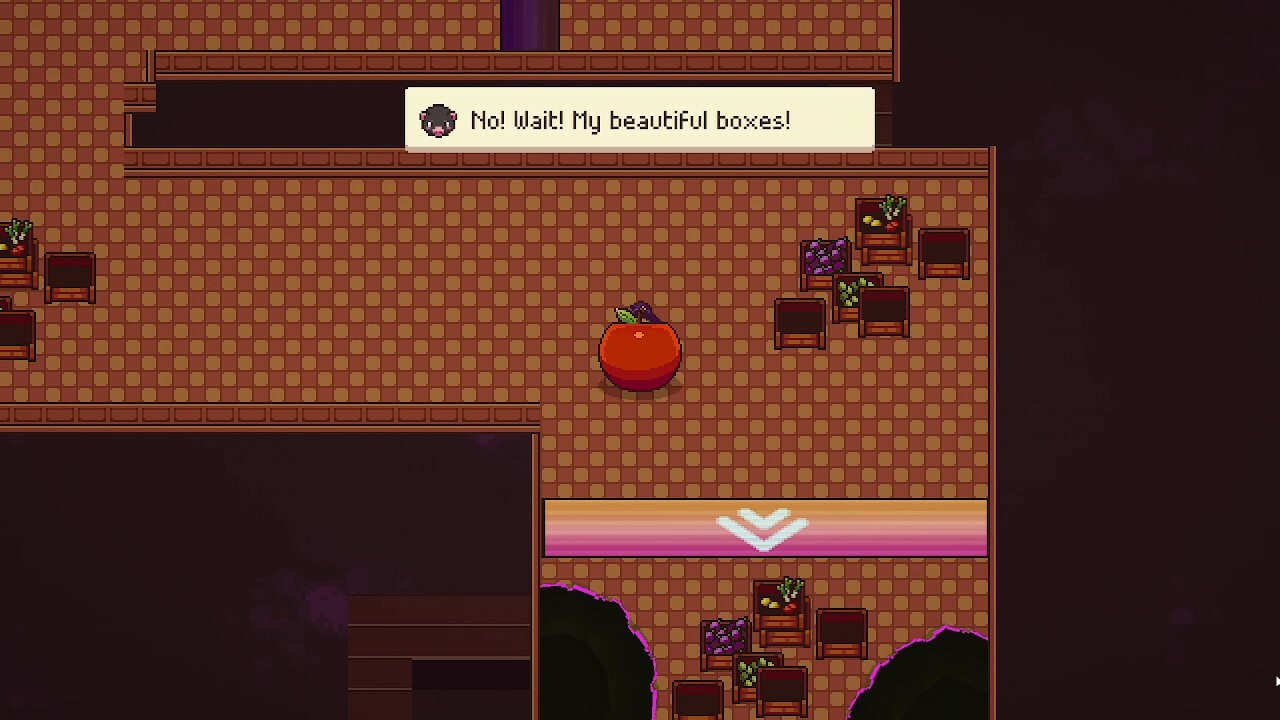The height and width of the screenshot is (720, 1280).
Task: Click the purple grape crate by the right wall
Action: (x=825, y=260)
